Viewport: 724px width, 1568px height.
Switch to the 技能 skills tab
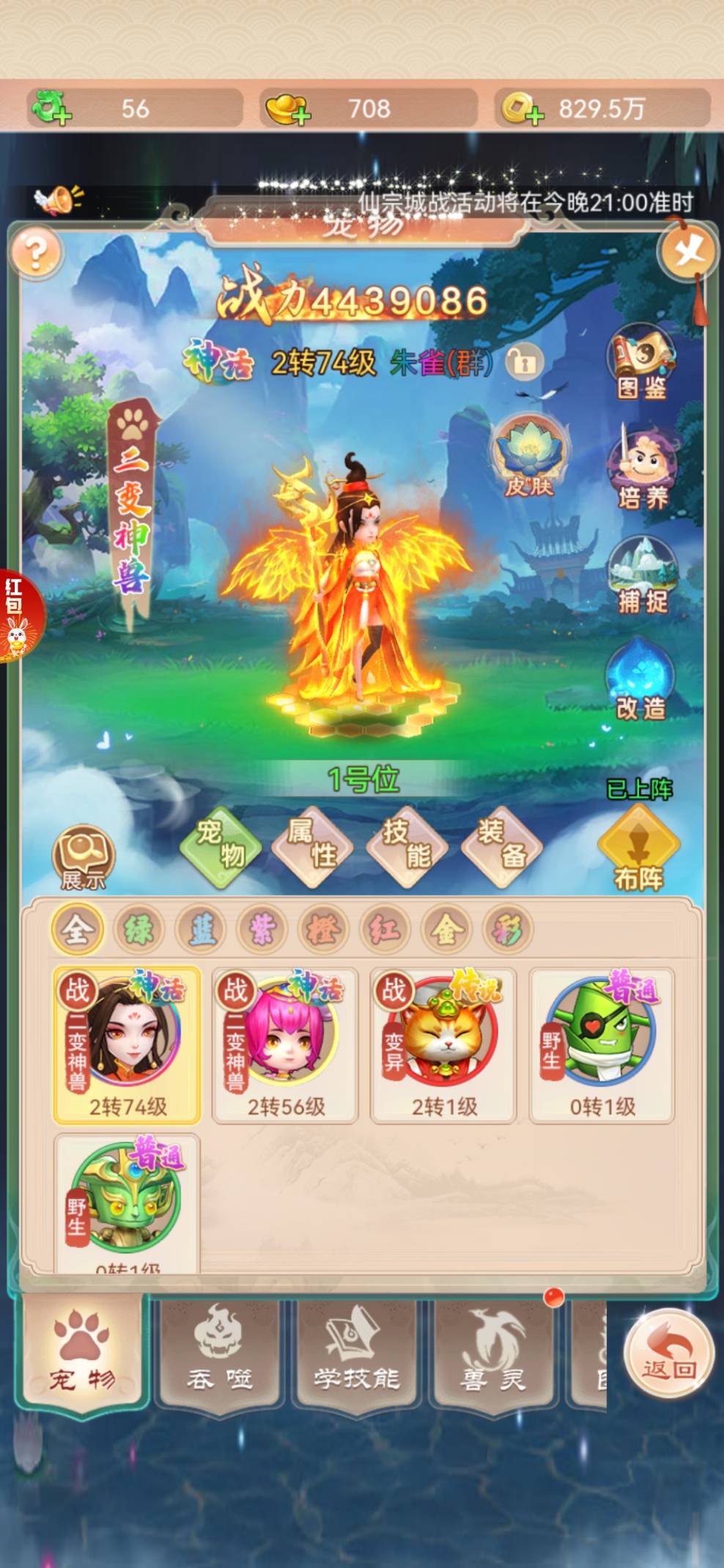(407, 844)
